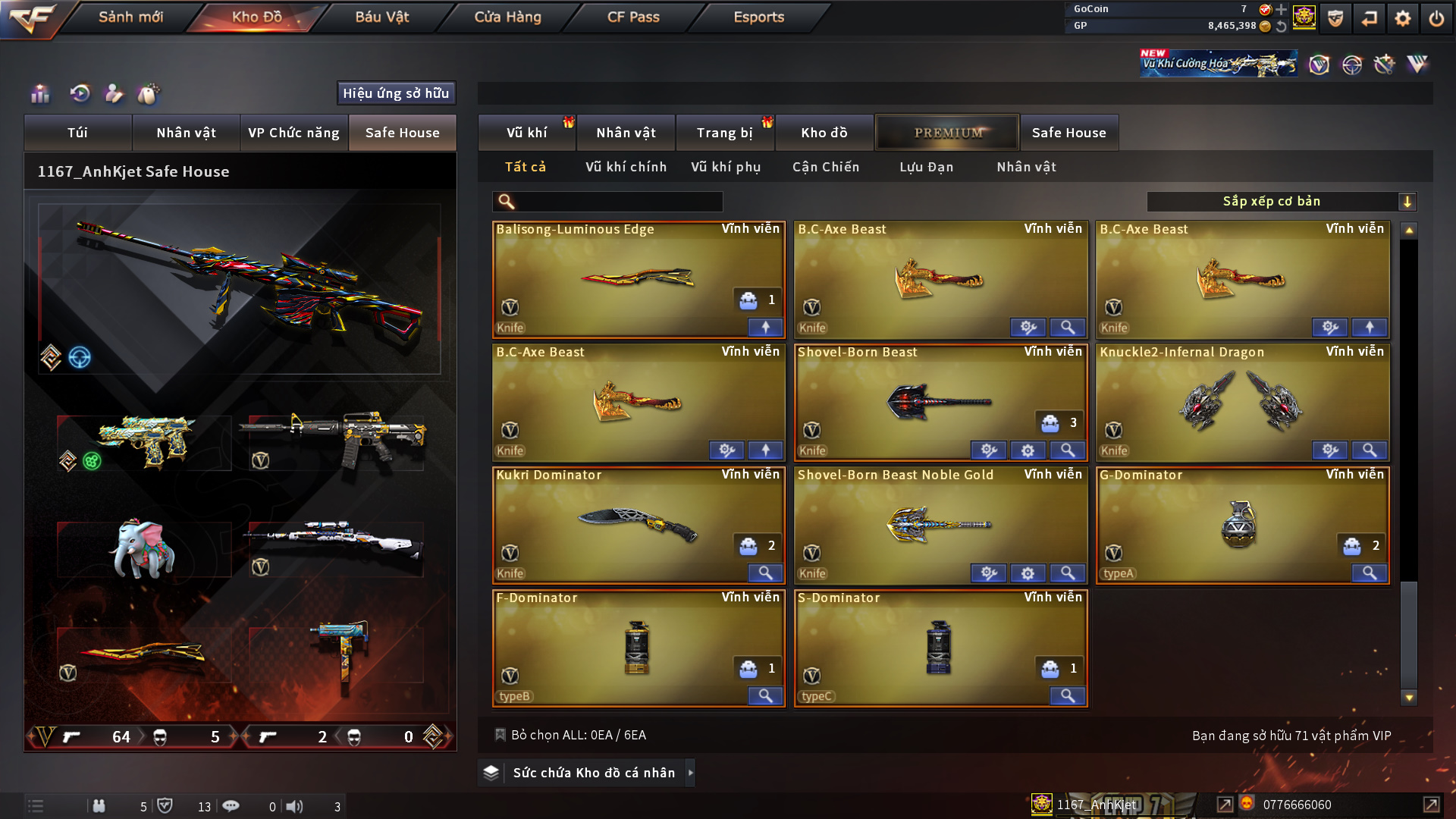The width and height of the screenshot is (1456, 819).
Task: Switch to the Túi tab
Action: [x=77, y=133]
